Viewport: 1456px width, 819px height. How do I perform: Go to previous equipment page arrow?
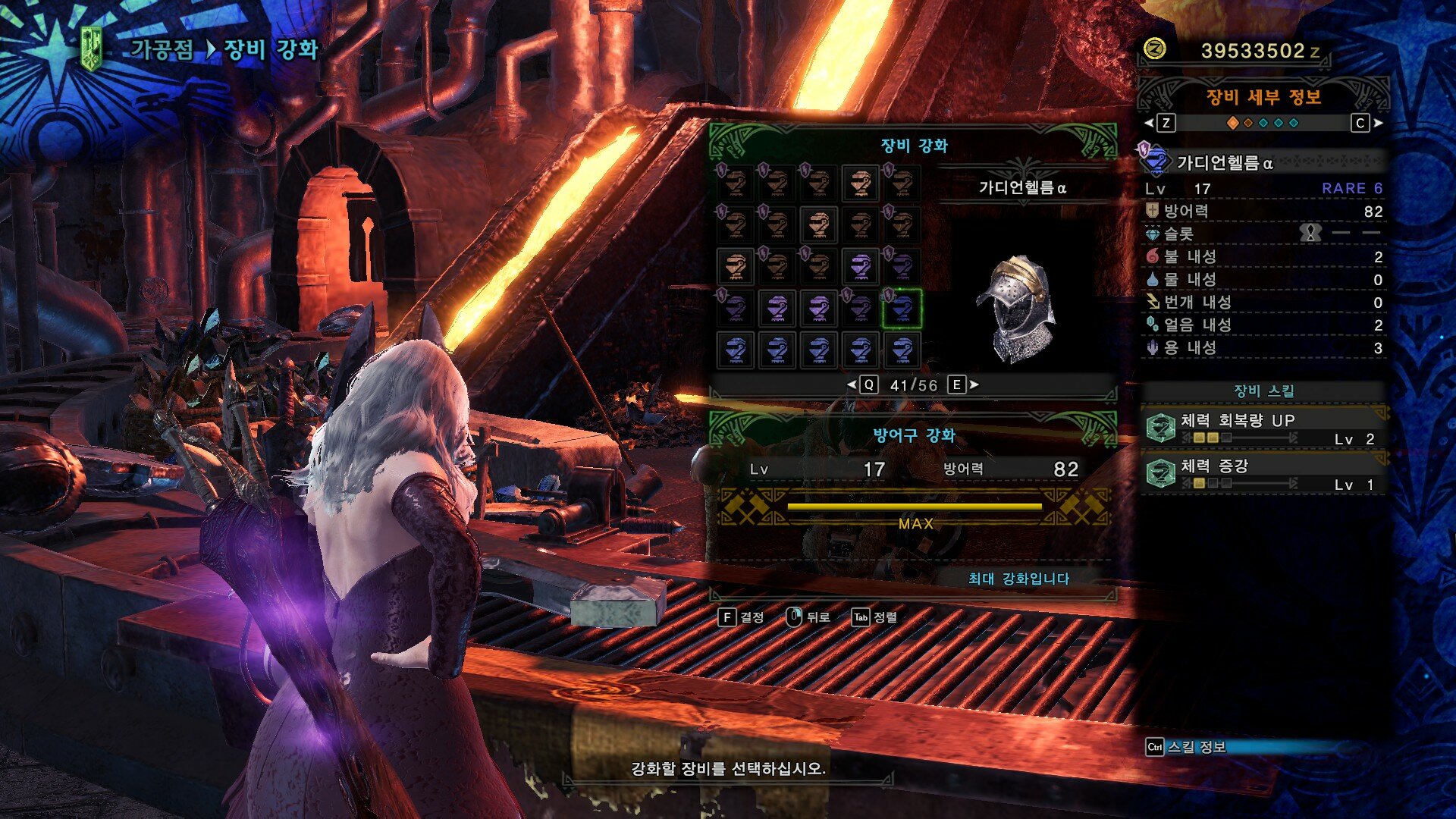click(x=852, y=385)
